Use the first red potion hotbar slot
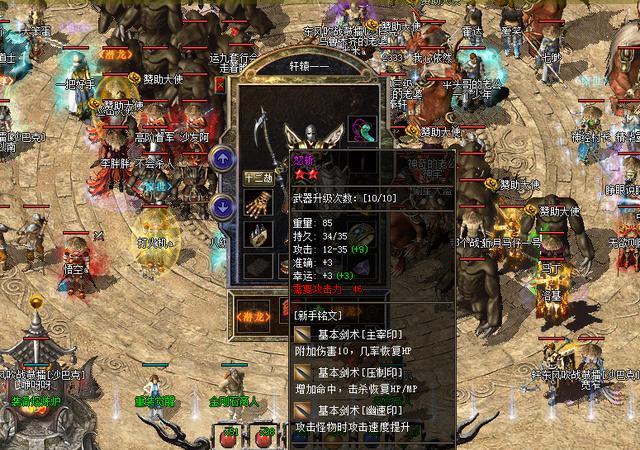The width and height of the screenshot is (640, 450). 228,438
